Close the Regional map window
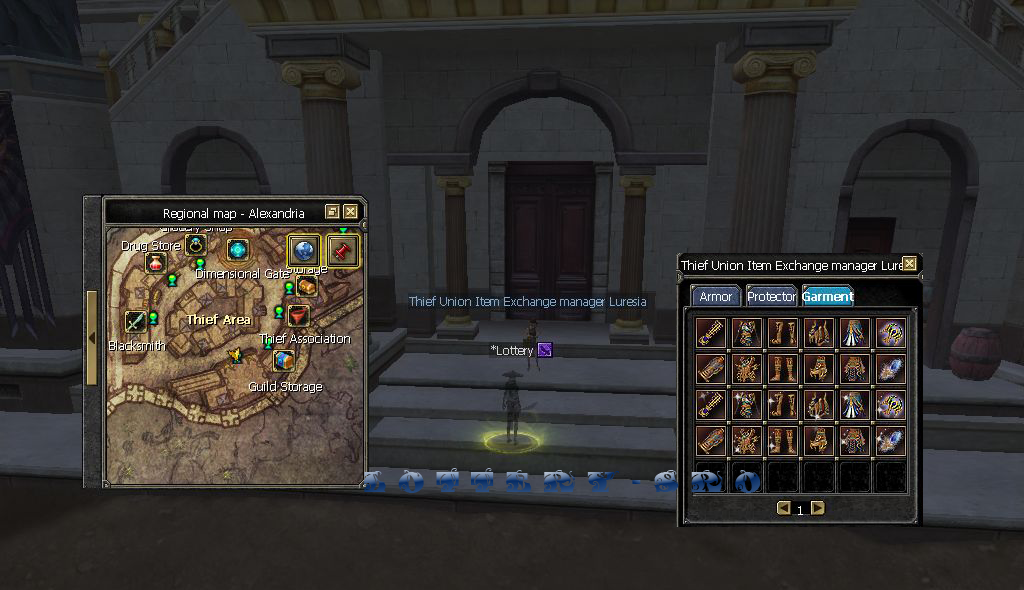The image size is (1024, 590). [x=350, y=212]
